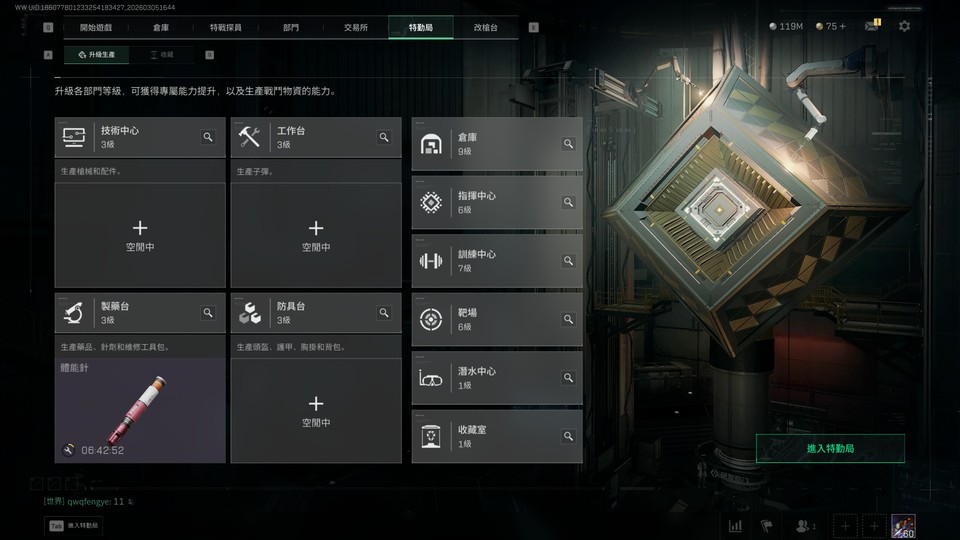This screenshot has width=960, height=540.
Task: Open the settings gear icon
Action: pos(904,26)
